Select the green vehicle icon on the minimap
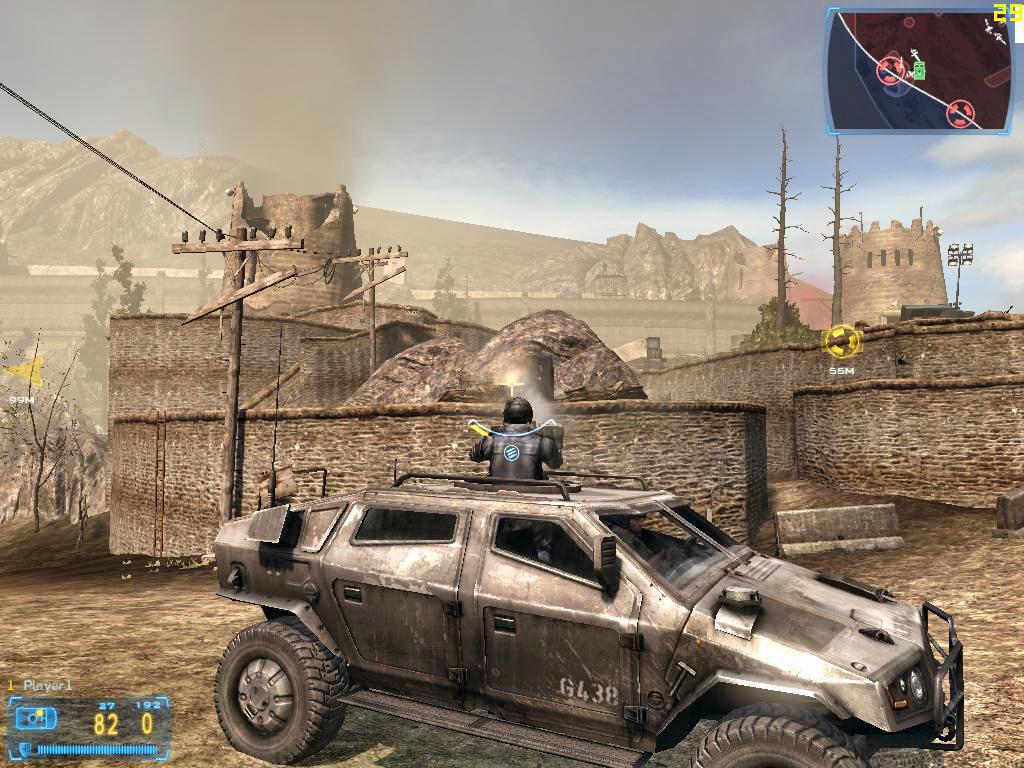The image size is (1024, 768). coord(919,70)
